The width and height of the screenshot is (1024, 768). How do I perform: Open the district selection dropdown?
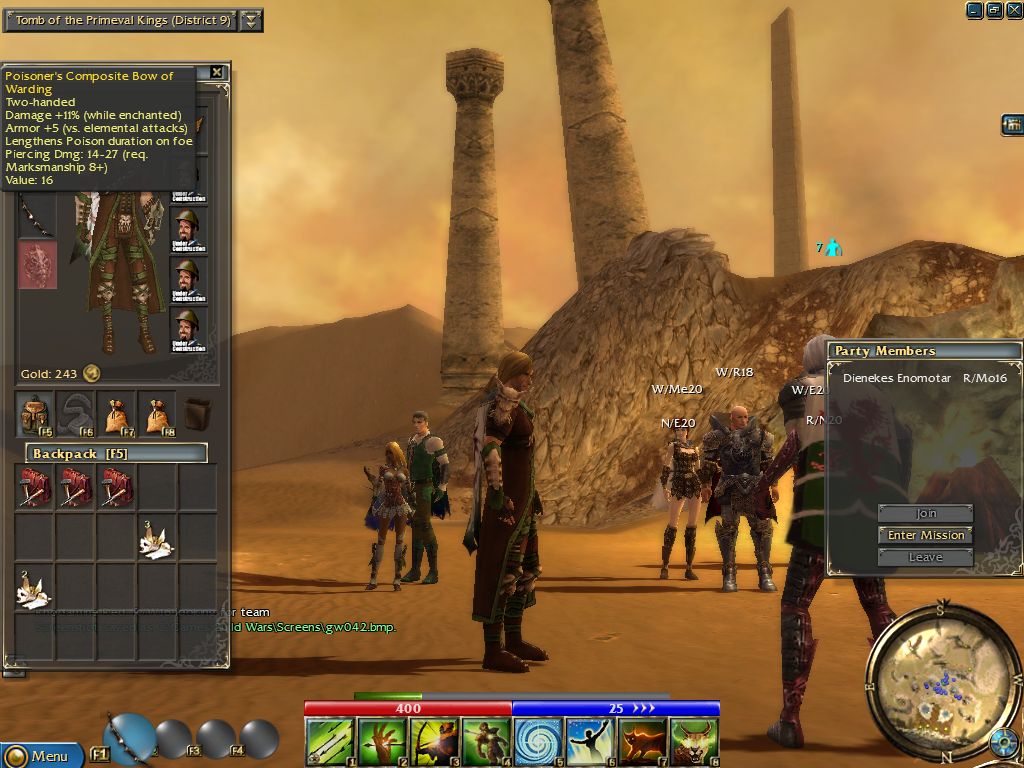coord(252,20)
